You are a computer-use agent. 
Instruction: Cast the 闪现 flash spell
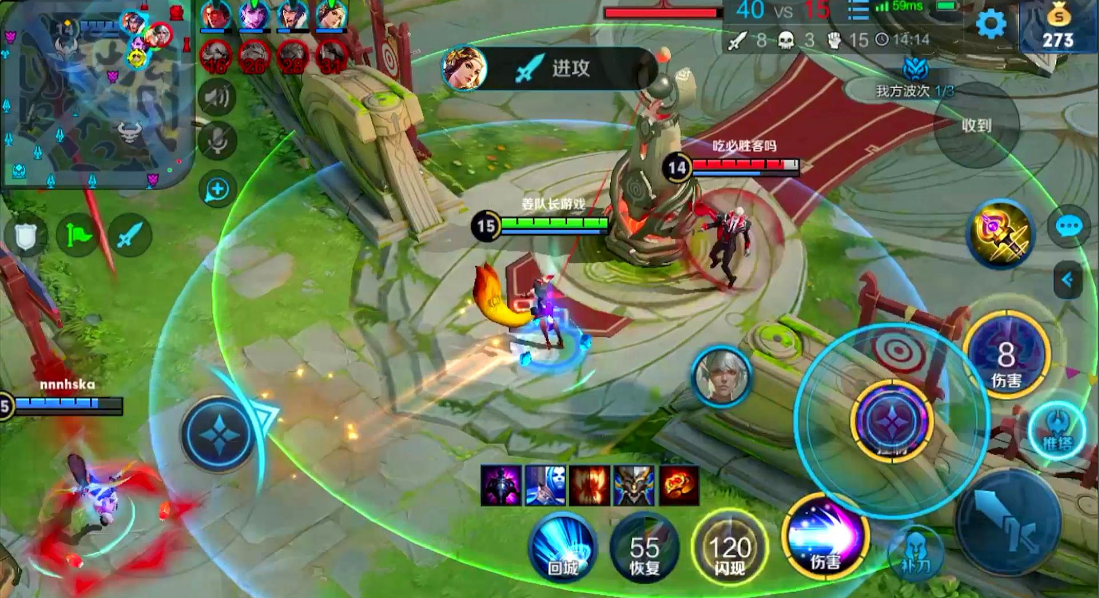click(729, 547)
